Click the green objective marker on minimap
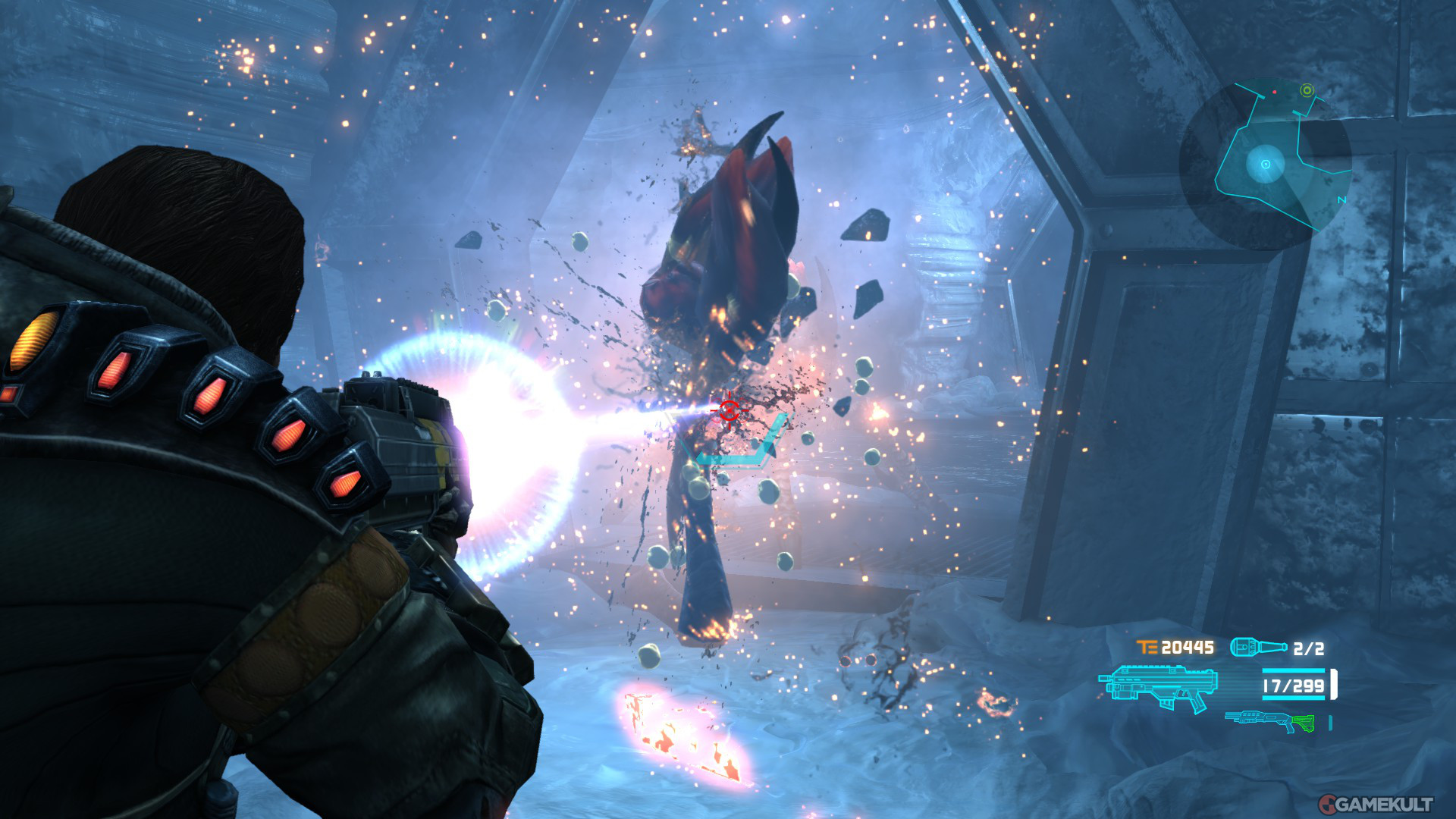 click(x=1307, y=90)
